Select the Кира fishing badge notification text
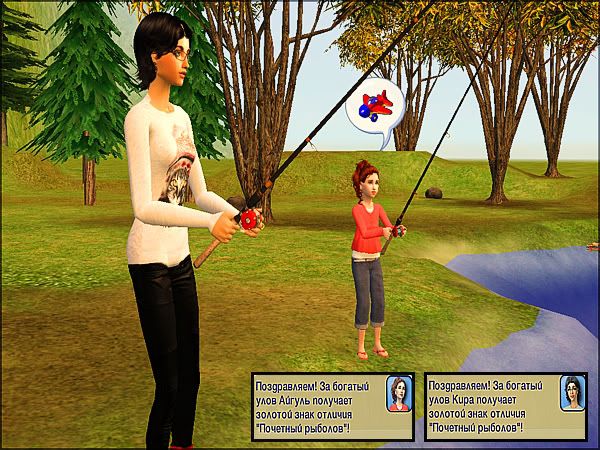Viewport: 600px width, 450px height. [490, 405]
